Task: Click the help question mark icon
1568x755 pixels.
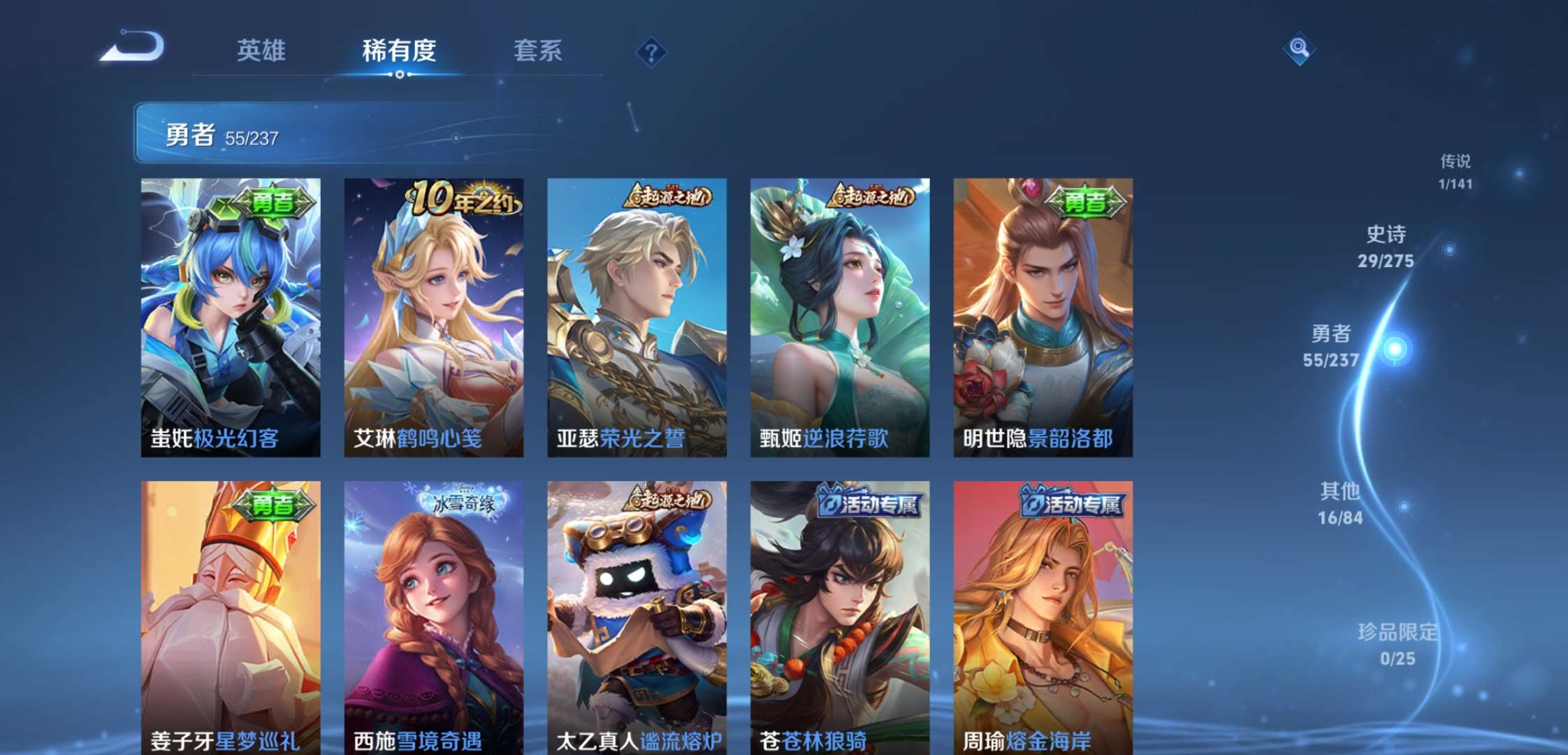Action: pos(650,51)
